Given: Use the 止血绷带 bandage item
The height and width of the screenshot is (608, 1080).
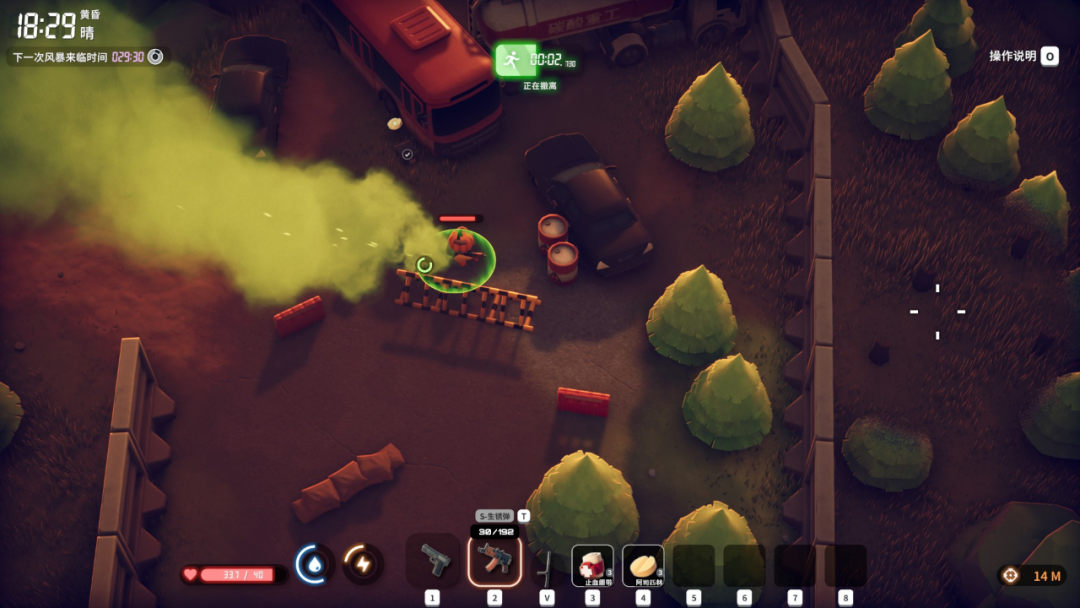Looking at the screenshot, I should [x=592, y=565].
